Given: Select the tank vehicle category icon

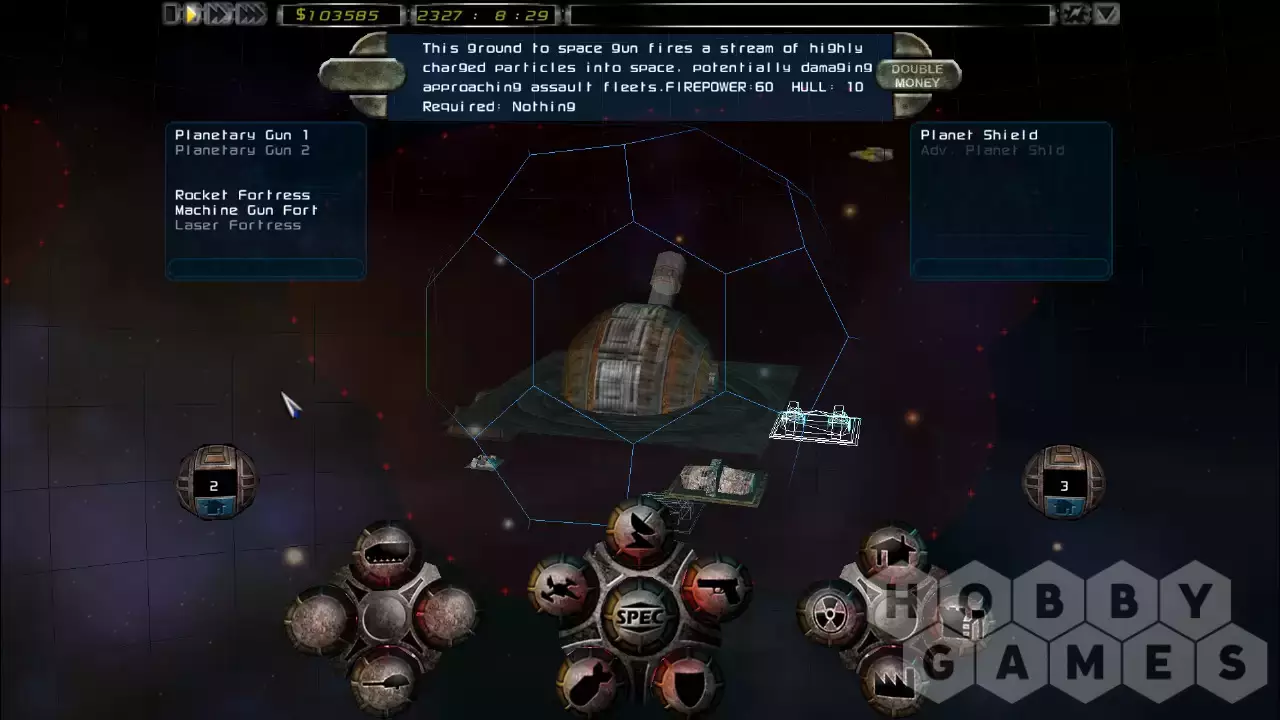Looking at the screenshot, I should [x=384, y=680].
